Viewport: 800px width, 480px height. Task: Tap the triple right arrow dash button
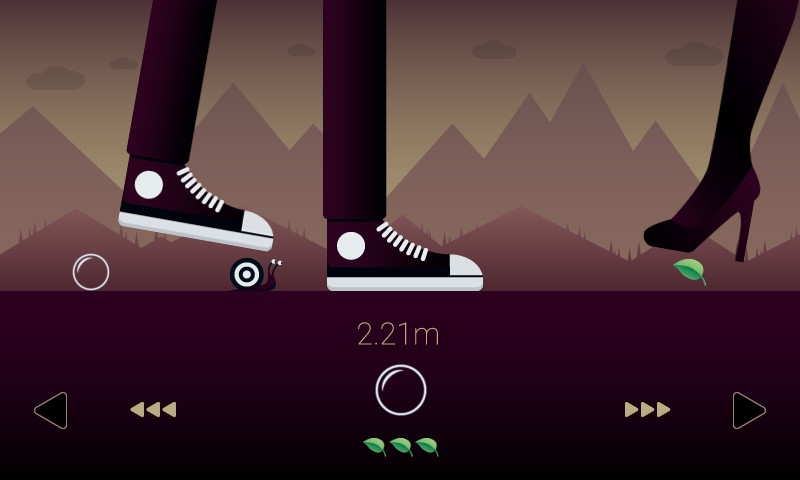(647, 409)
